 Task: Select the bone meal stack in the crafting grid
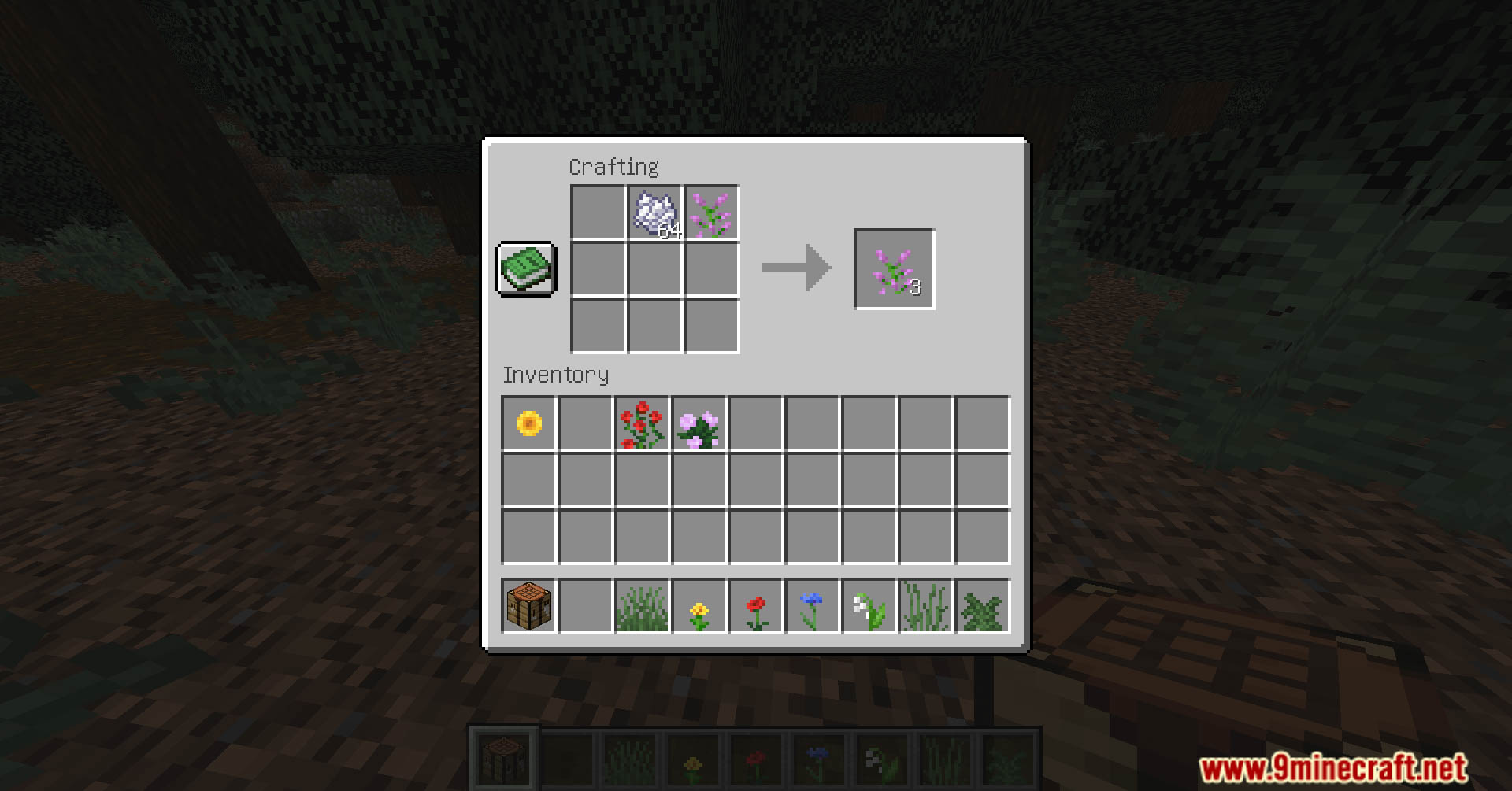(x=655, y=212)
